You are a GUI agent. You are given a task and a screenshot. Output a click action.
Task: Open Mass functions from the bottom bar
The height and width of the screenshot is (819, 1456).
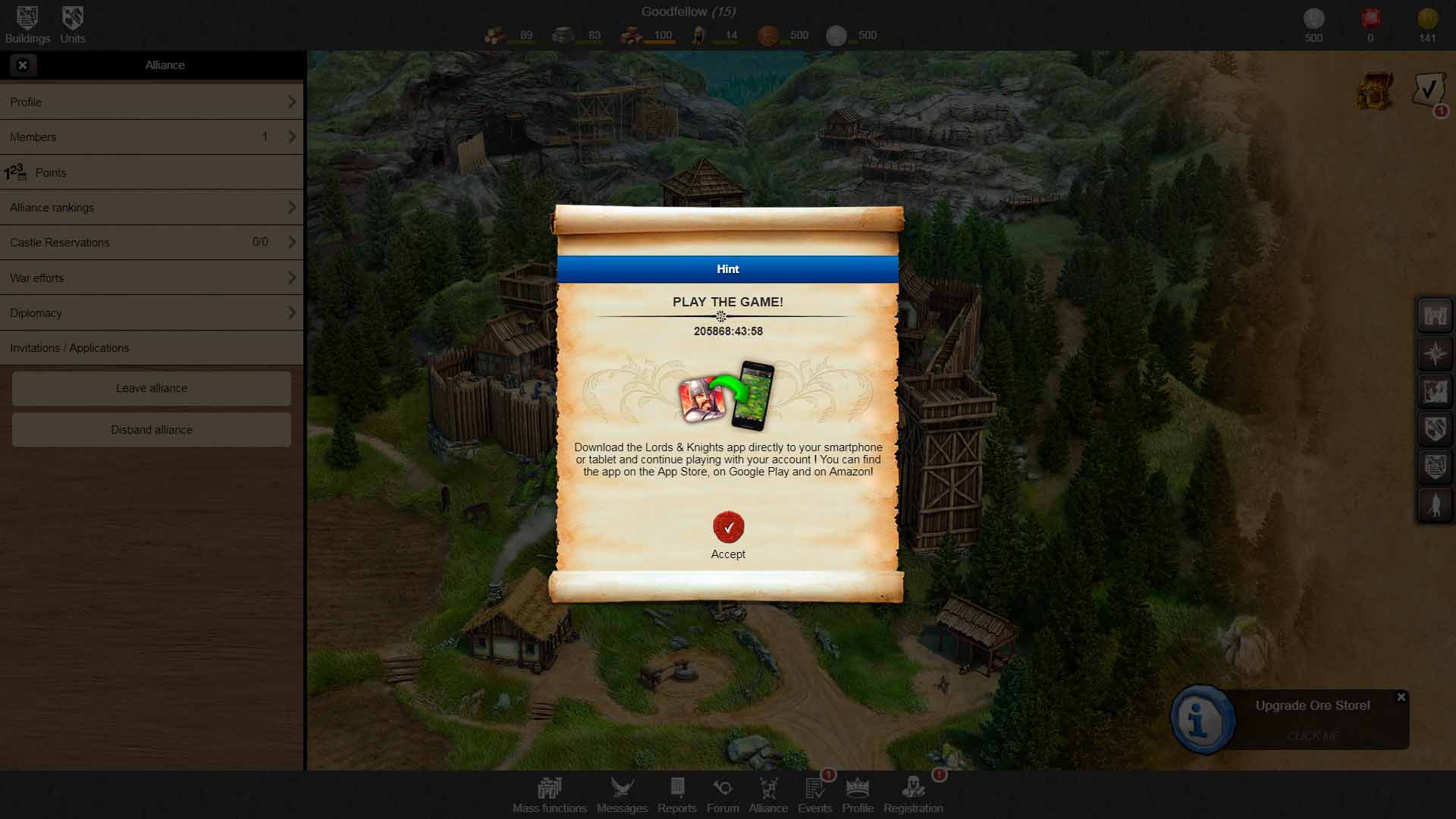(x=549, y=795)
